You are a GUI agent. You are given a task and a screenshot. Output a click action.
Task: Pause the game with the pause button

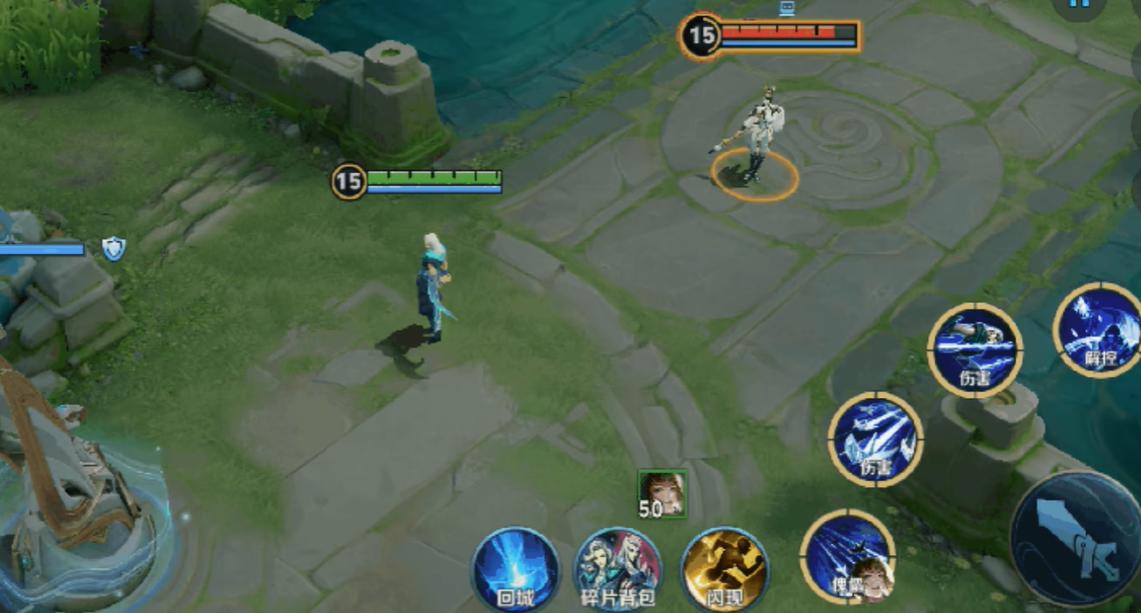click(x=1079, y=5)
